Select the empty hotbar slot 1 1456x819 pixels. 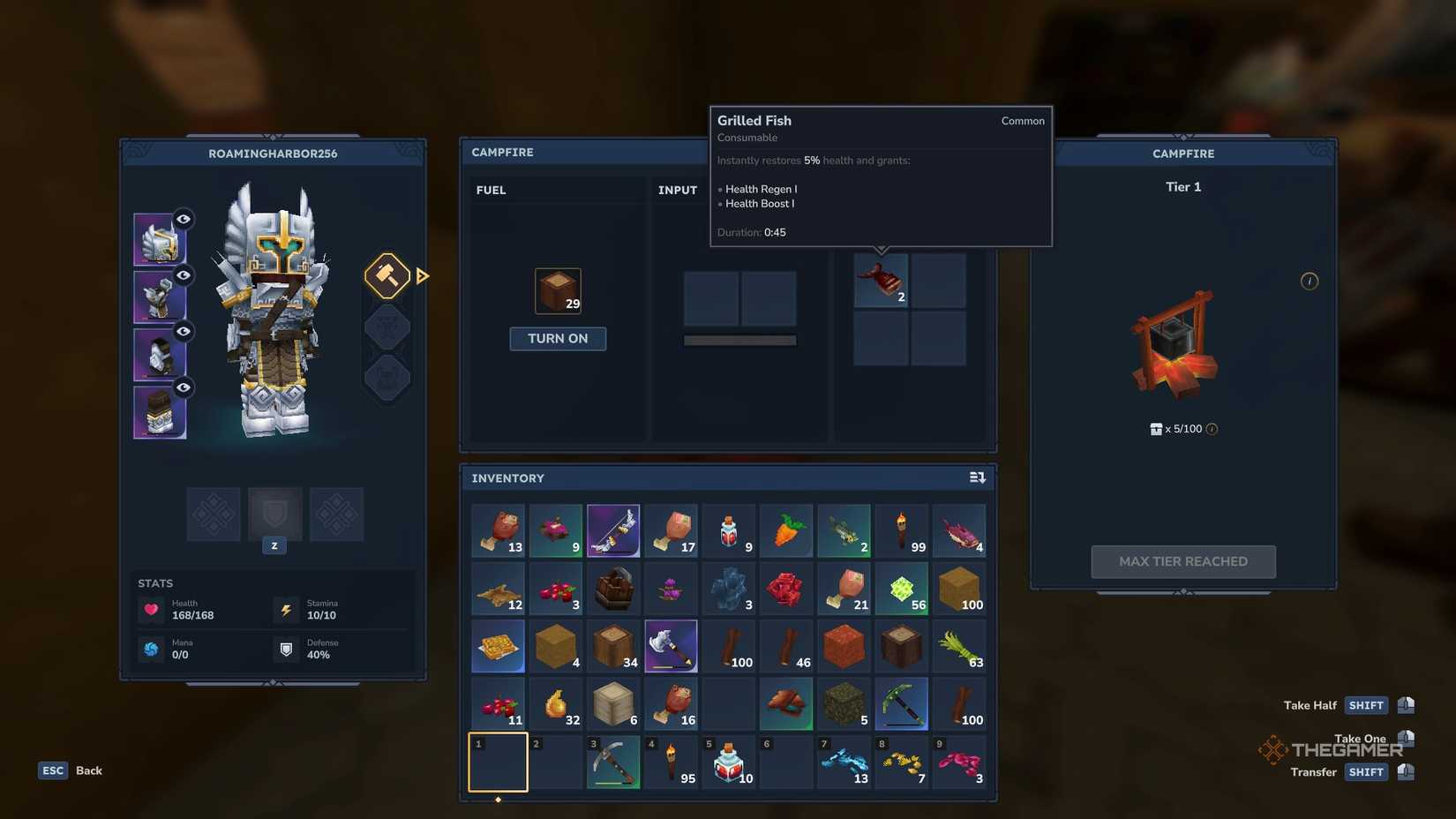click(498, 762)
